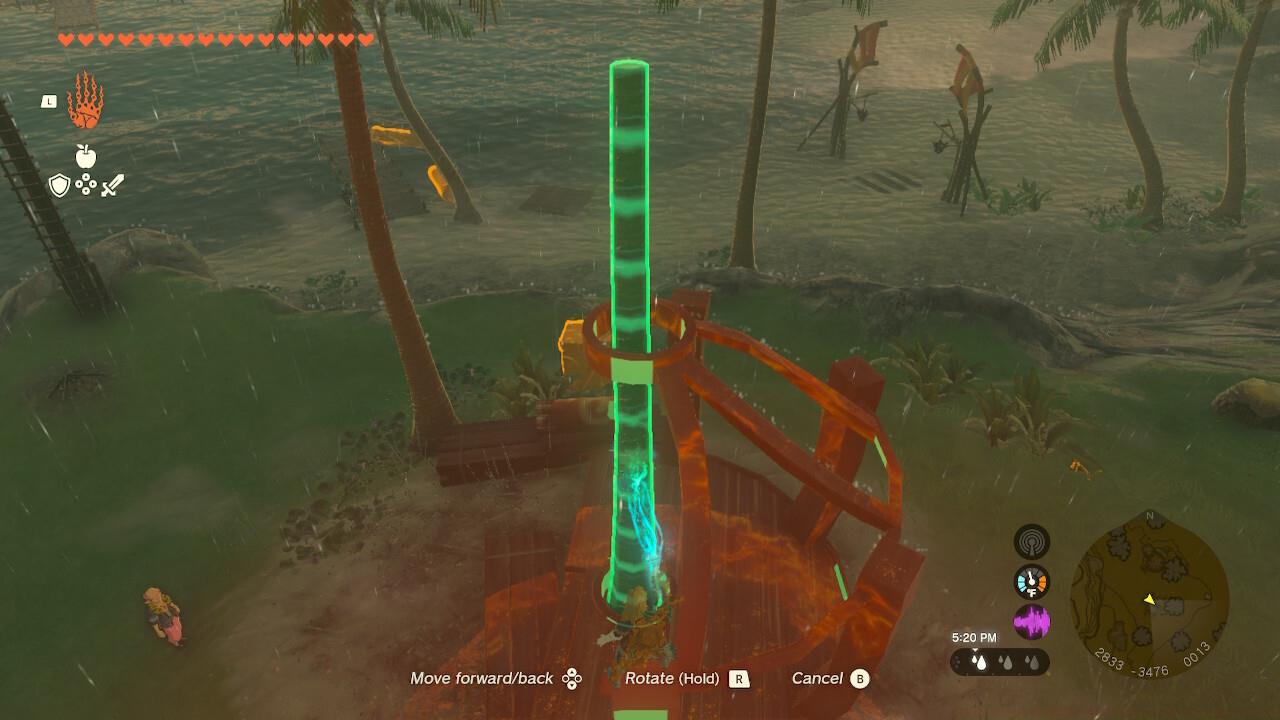Click the yellow player arrow on minimap

pos(1150,600)
